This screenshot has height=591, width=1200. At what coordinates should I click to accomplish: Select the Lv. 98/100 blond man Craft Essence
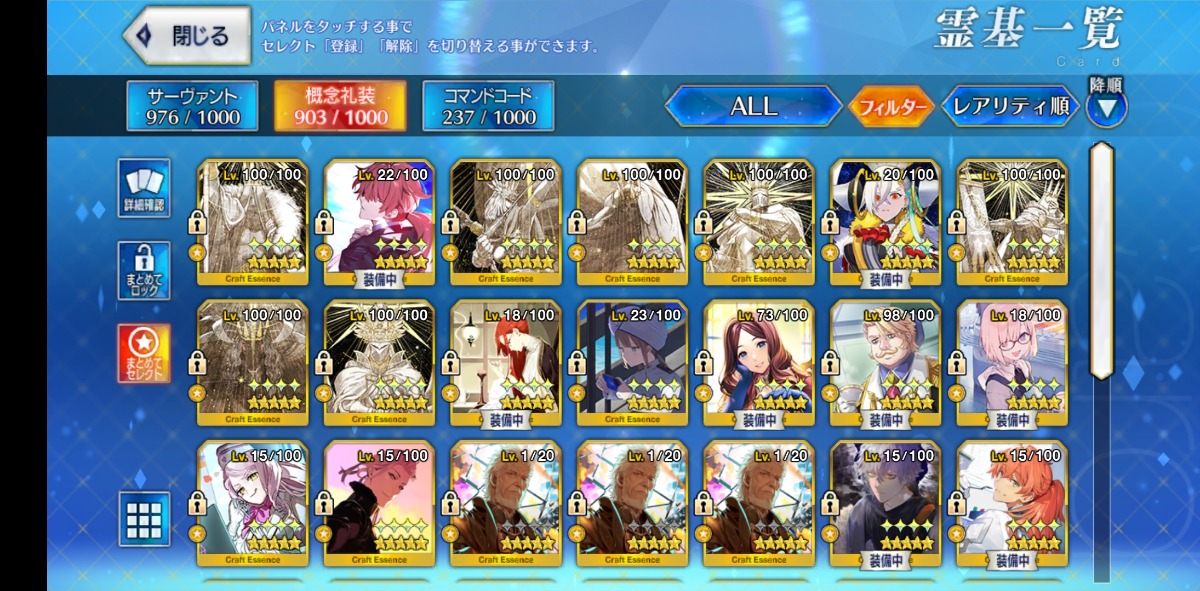[x=885, y=362]
